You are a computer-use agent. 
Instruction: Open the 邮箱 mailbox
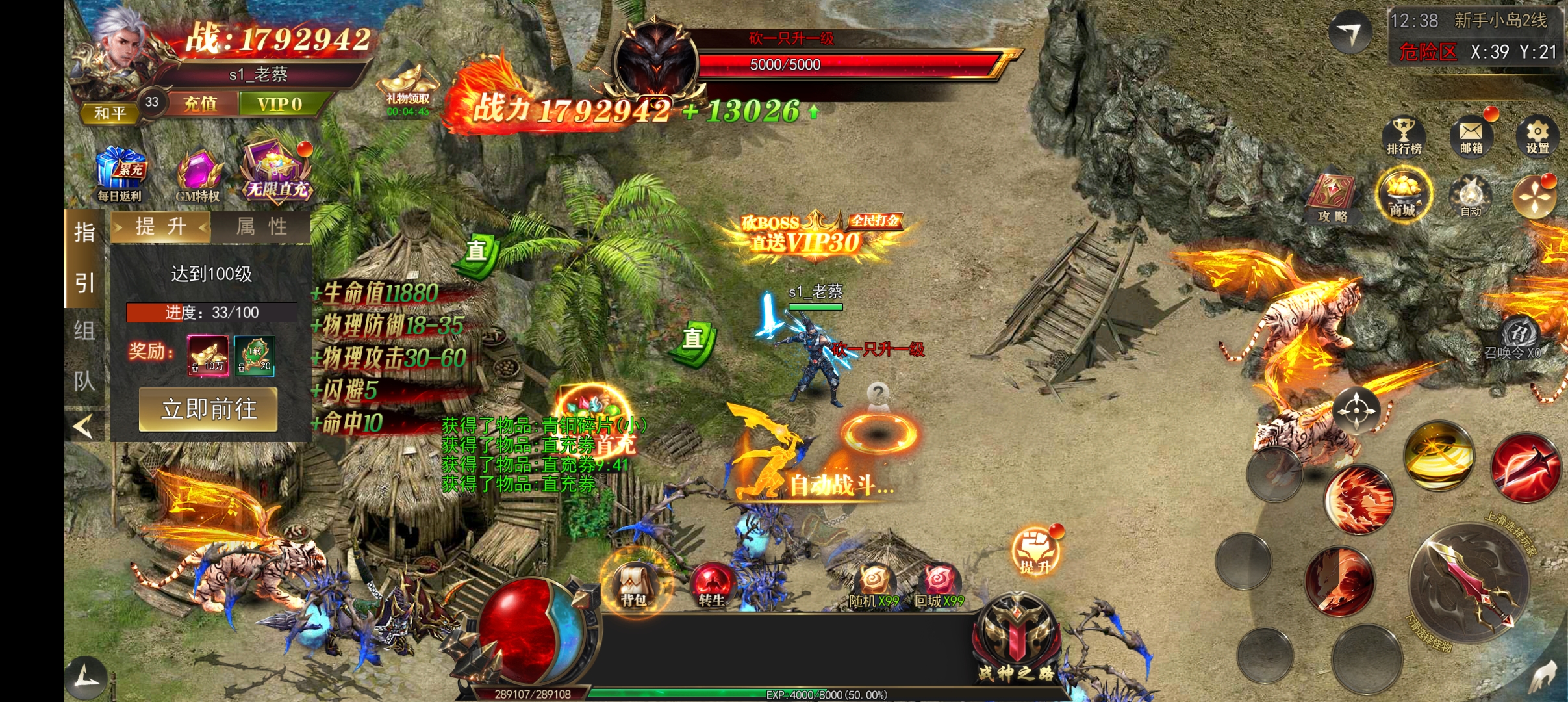[x=1471, y=136]
